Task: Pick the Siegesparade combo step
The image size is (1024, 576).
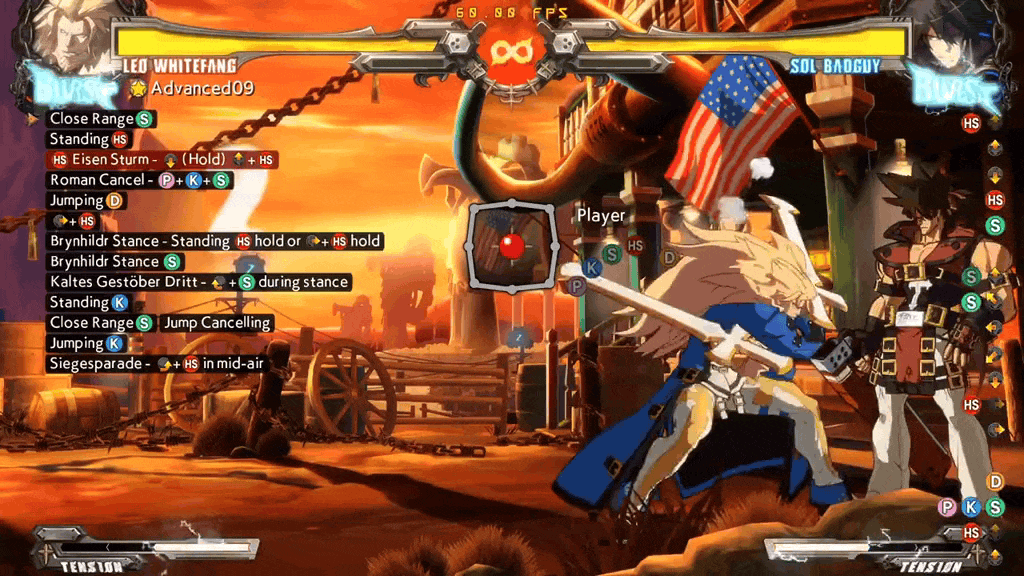Action: [156, 364]
